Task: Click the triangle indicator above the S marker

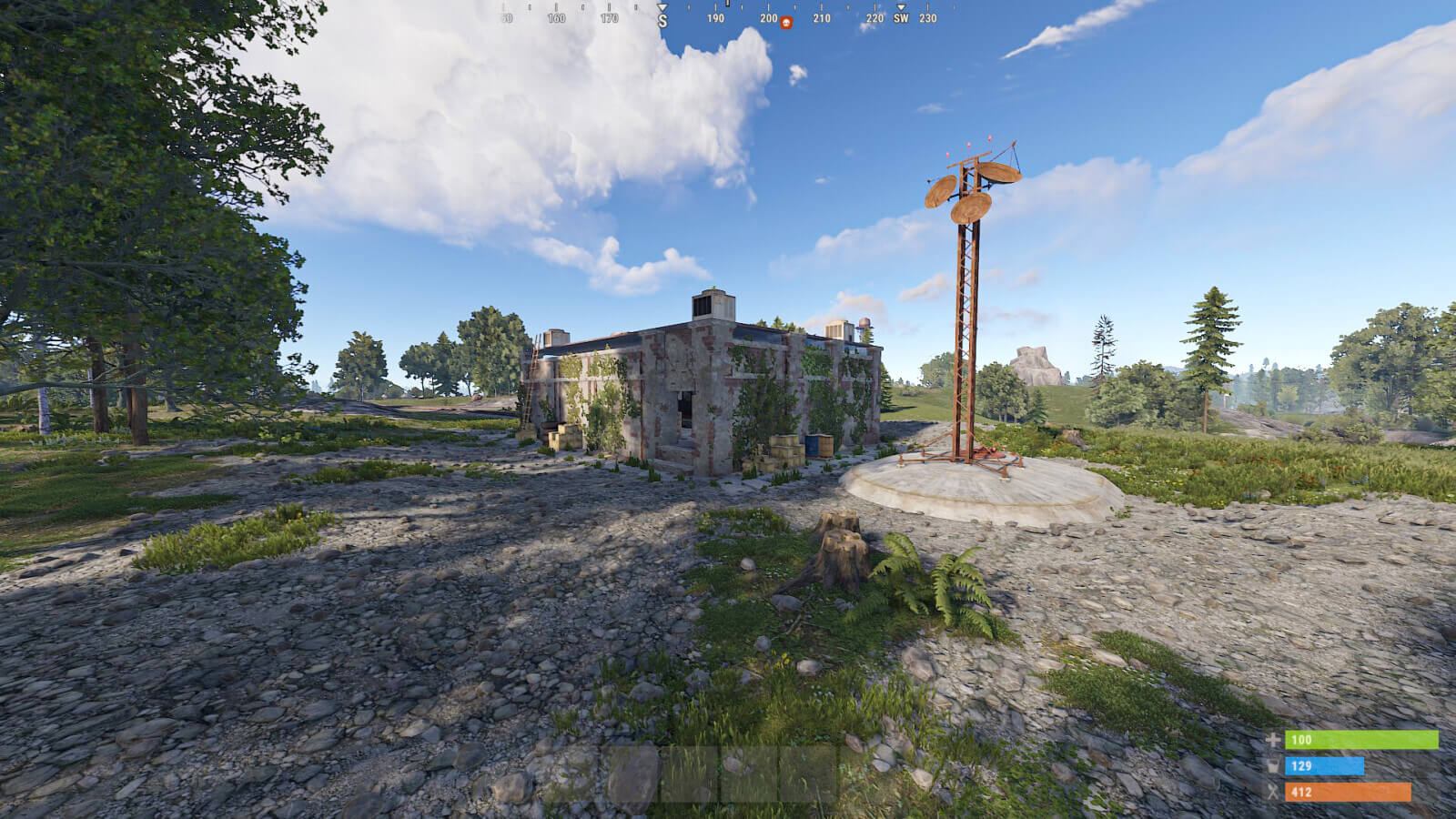Action: tap(662, 5)
